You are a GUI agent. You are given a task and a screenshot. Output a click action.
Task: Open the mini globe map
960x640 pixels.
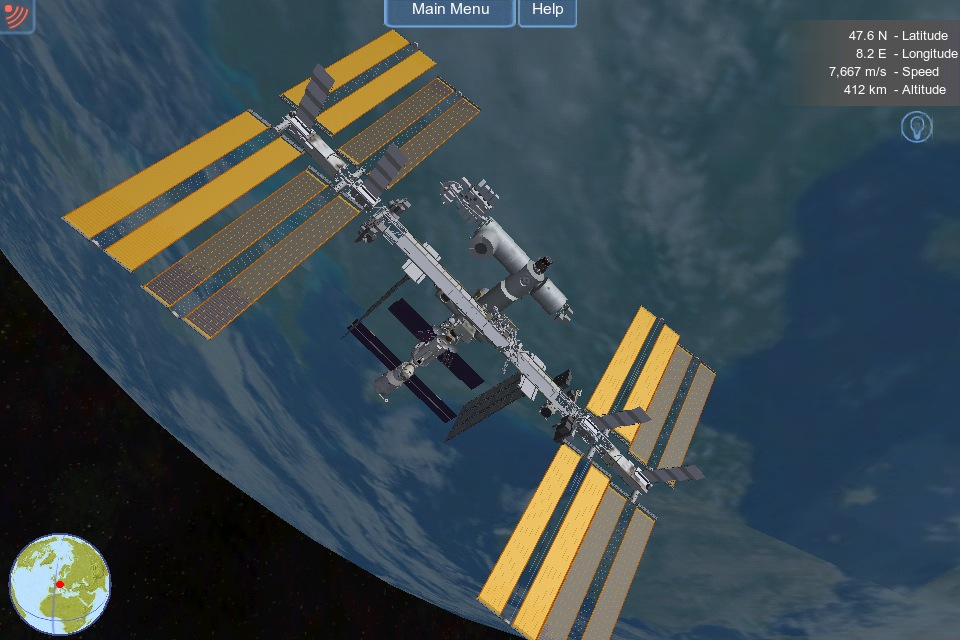click(x=60, y=584)
